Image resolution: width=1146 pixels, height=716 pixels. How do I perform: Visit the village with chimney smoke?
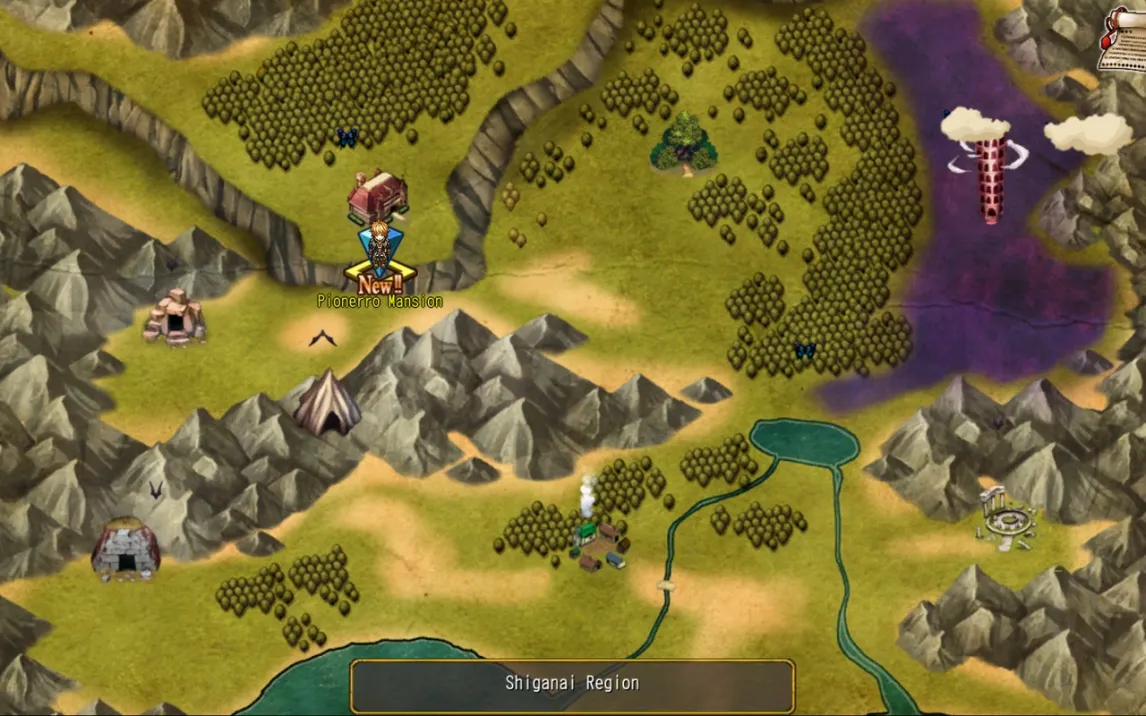coord(601,544)
